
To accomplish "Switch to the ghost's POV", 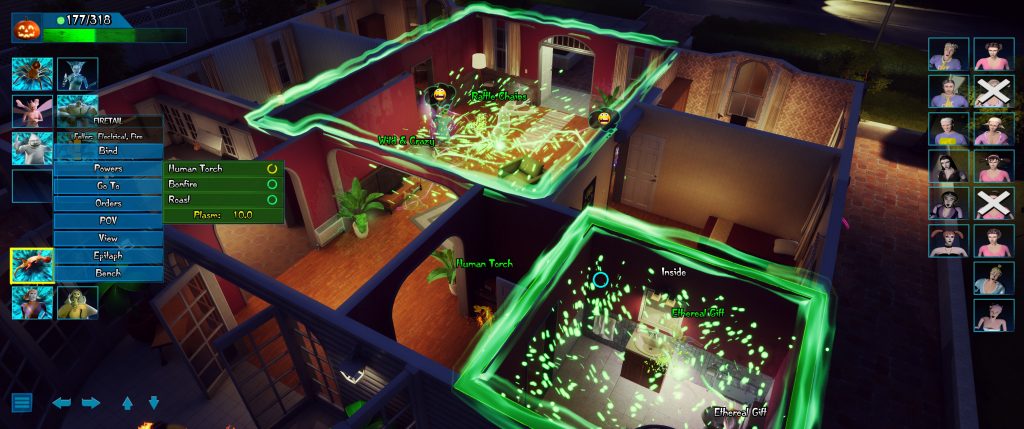I will 108,220.
